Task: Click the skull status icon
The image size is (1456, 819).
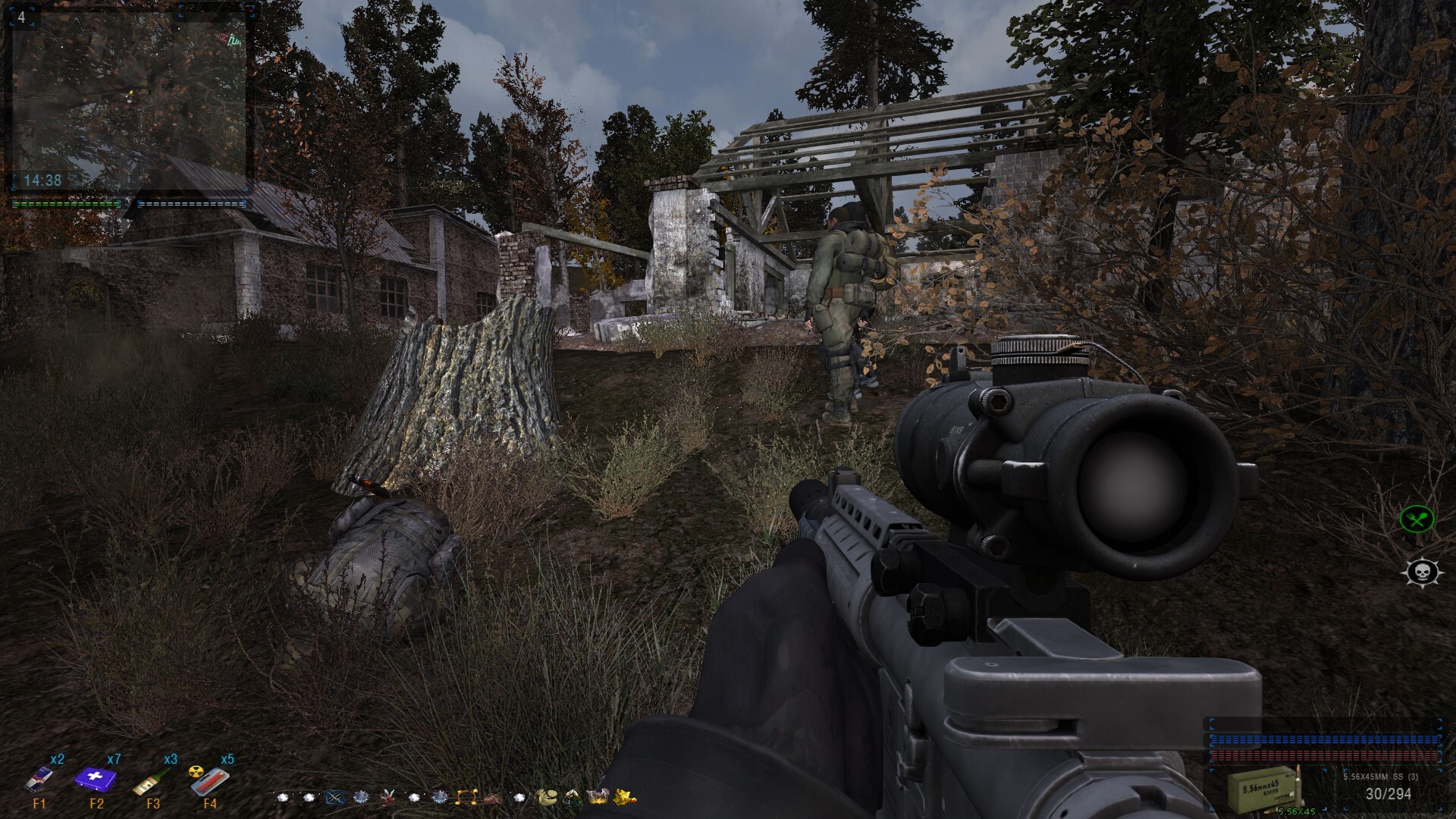Action: click(1417, 573)
